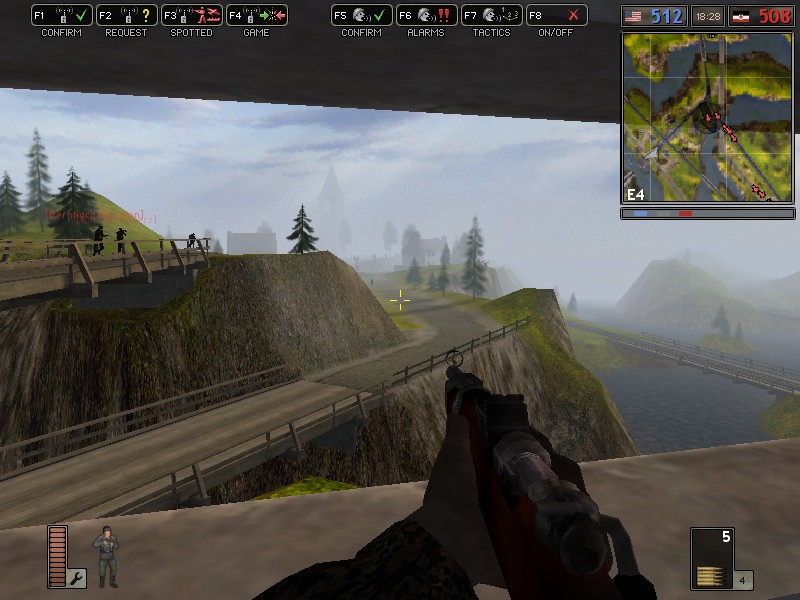Click the E4 minimap
This screenshot has height=600, width=800.
(708, 118)
